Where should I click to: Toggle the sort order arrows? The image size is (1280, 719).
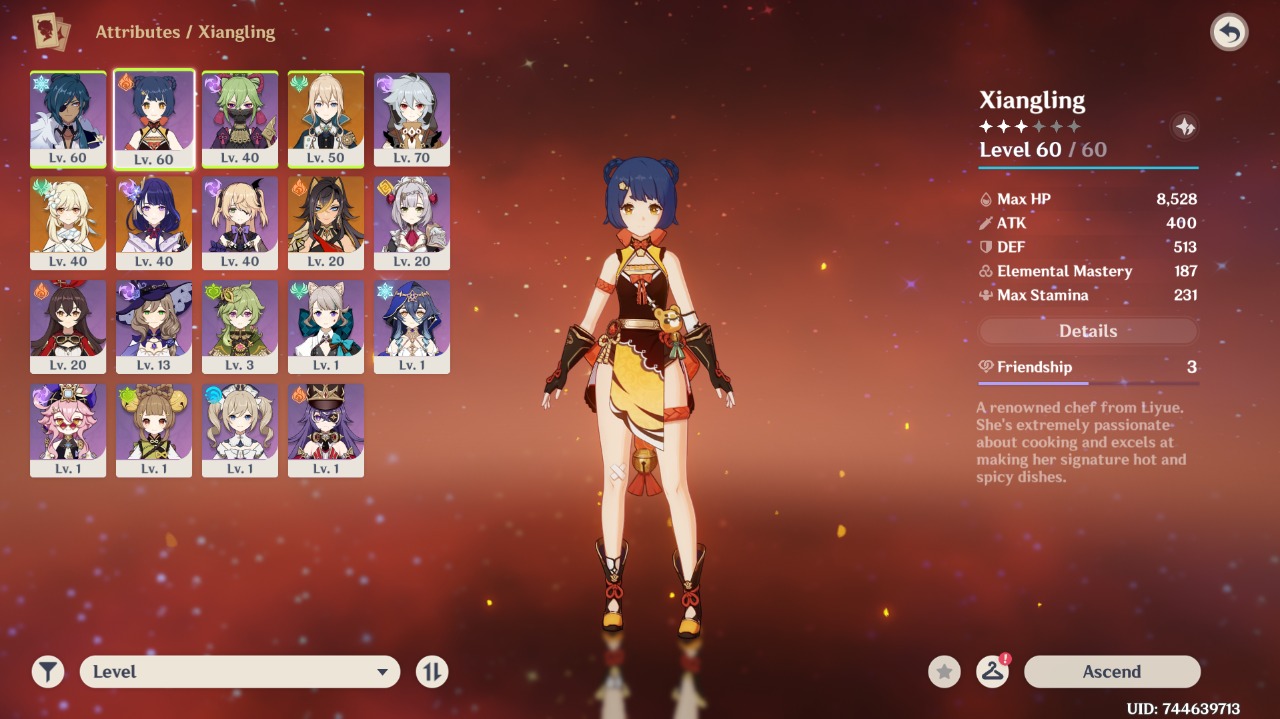(432, 672)
